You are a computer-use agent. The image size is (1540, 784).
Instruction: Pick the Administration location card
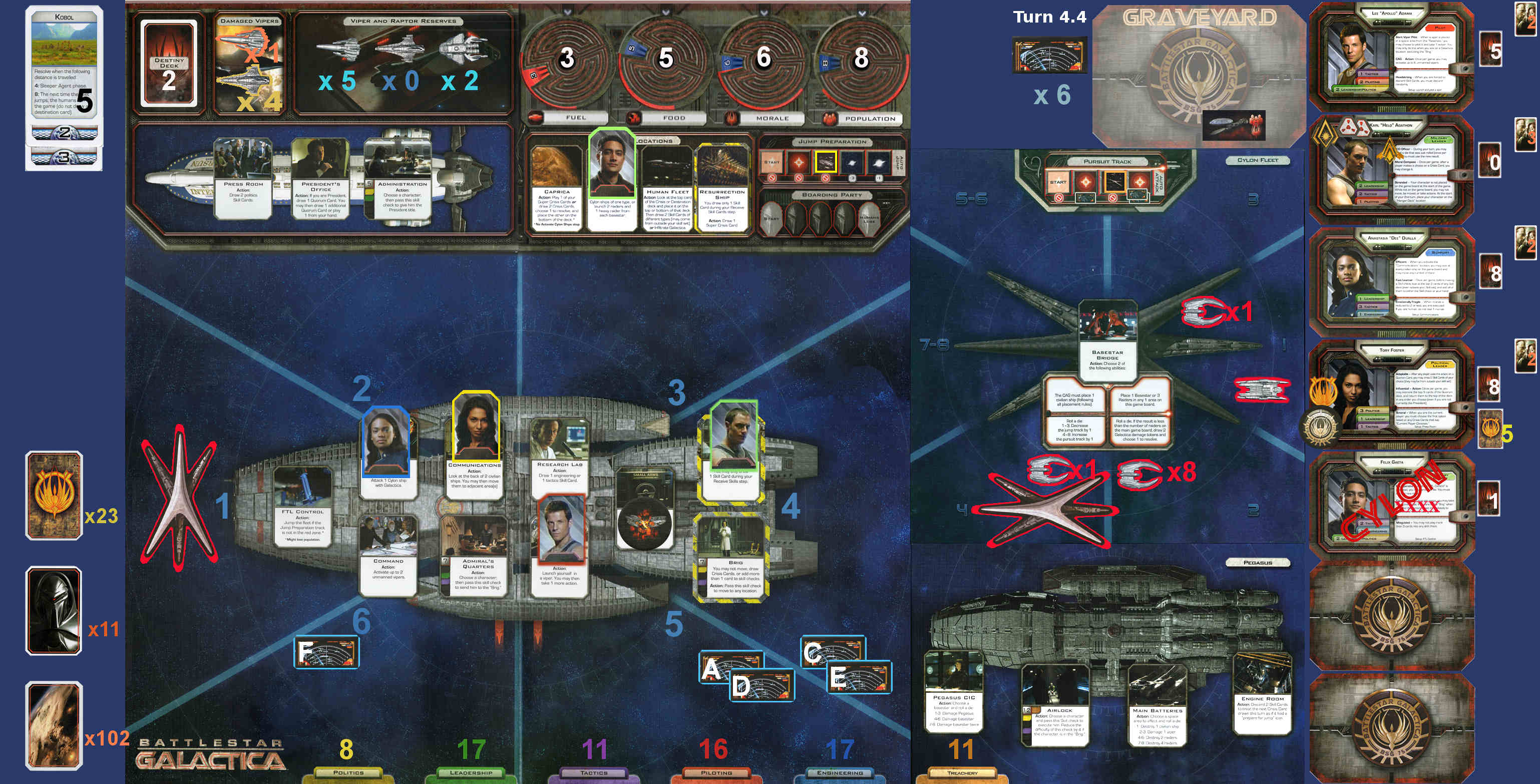[402, 178]
